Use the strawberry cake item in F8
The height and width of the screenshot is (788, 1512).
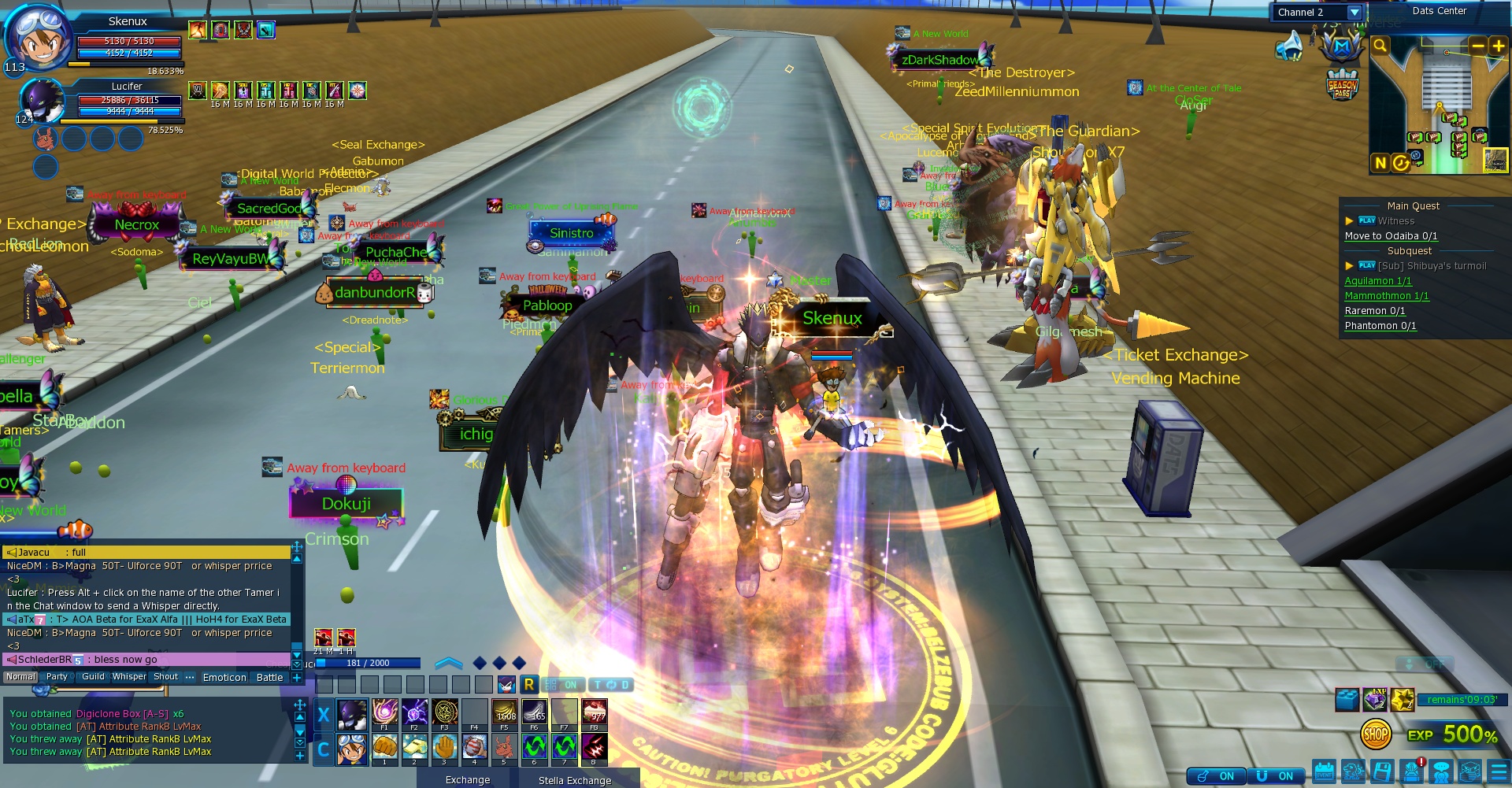click(595, 712)
